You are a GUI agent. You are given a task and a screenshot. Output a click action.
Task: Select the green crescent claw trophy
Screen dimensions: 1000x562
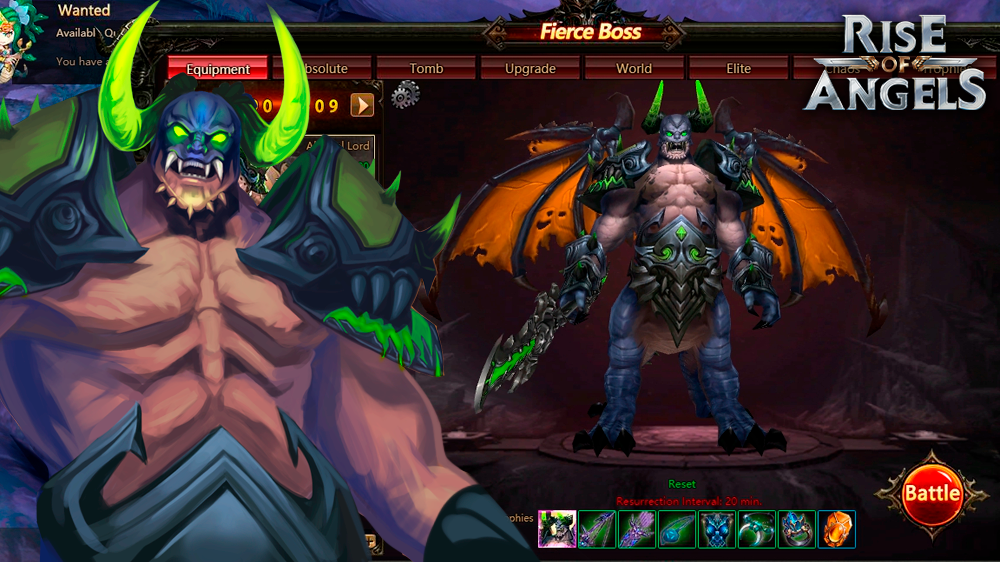(x=757, y=529)
